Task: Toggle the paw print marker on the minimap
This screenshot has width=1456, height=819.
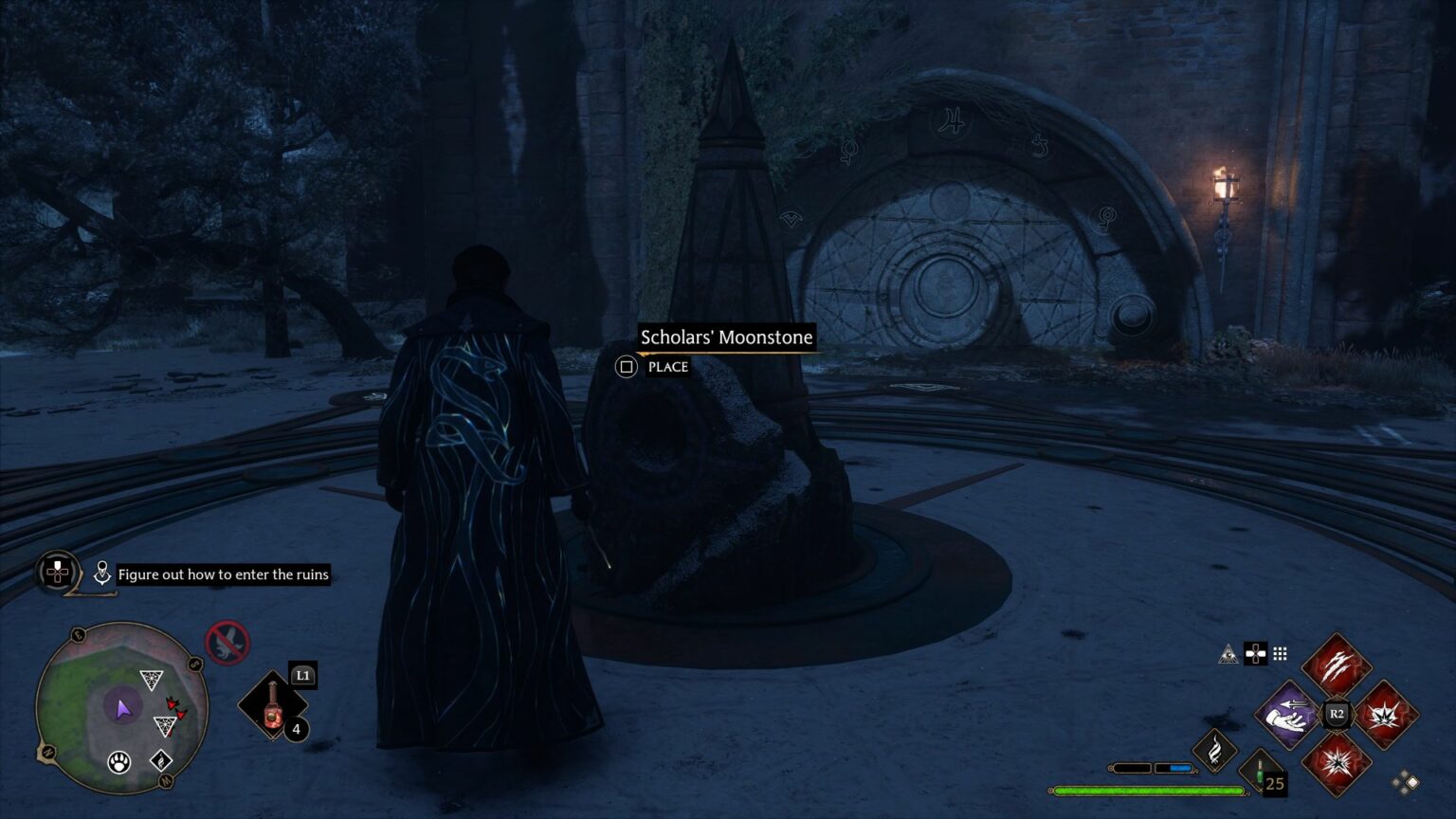Action: pos(118,763)
